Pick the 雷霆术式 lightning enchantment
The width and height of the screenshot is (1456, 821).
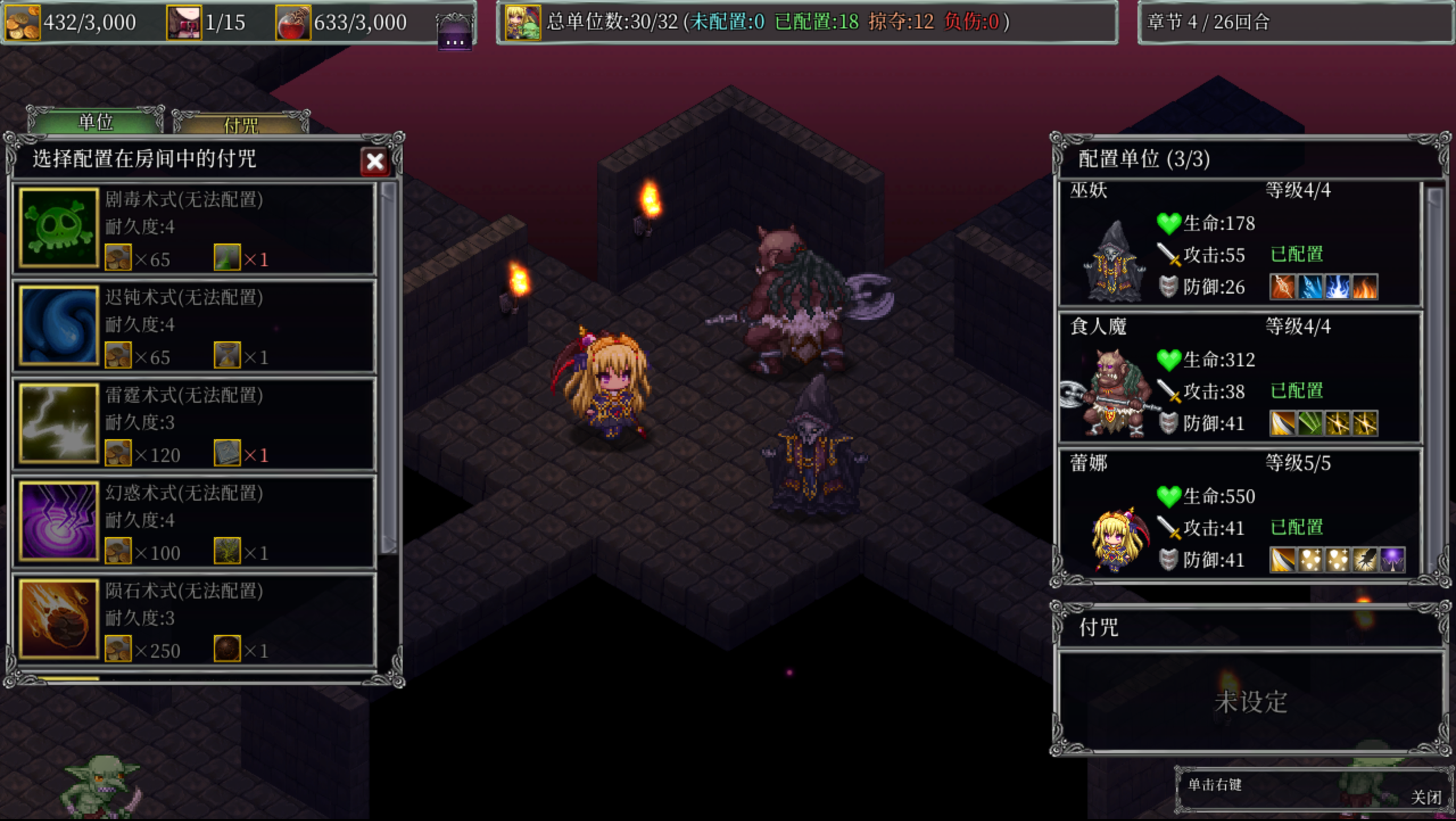(x=194, y=424)
